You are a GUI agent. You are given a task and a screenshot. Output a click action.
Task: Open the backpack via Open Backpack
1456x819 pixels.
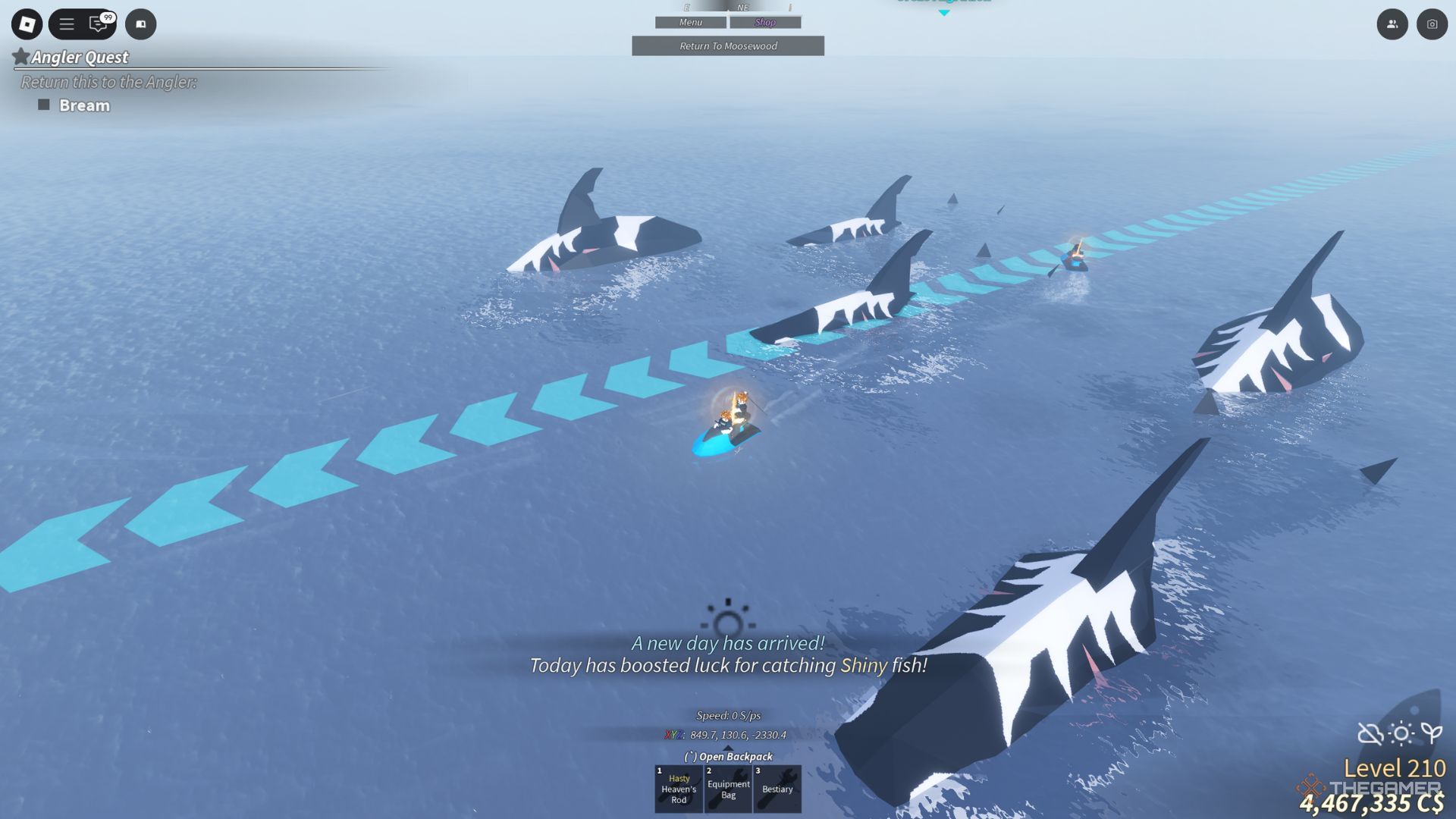tap(728, 757)
